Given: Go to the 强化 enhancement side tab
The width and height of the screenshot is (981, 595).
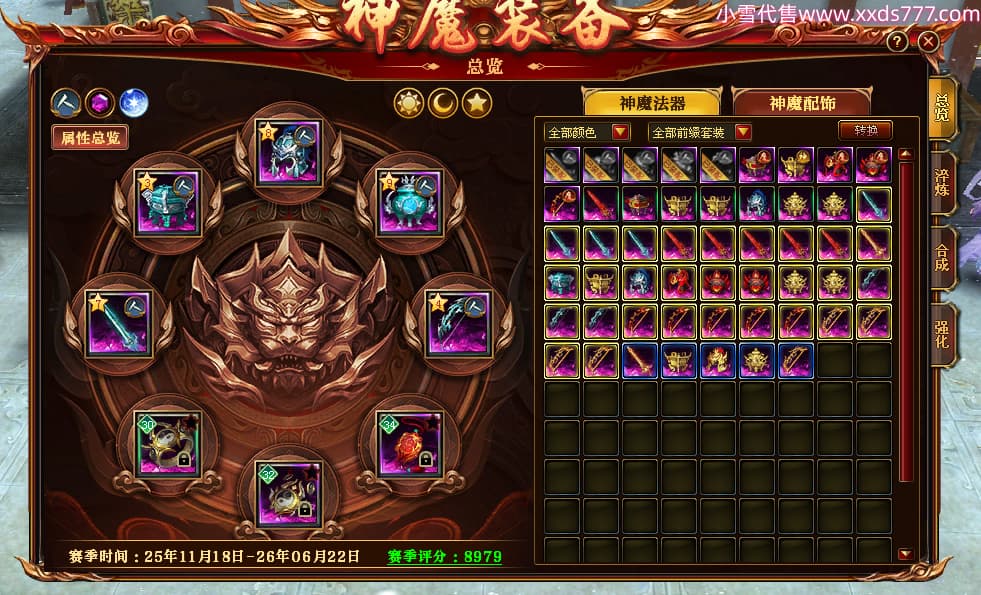Looking at the screenshot, I should point(942,333).
